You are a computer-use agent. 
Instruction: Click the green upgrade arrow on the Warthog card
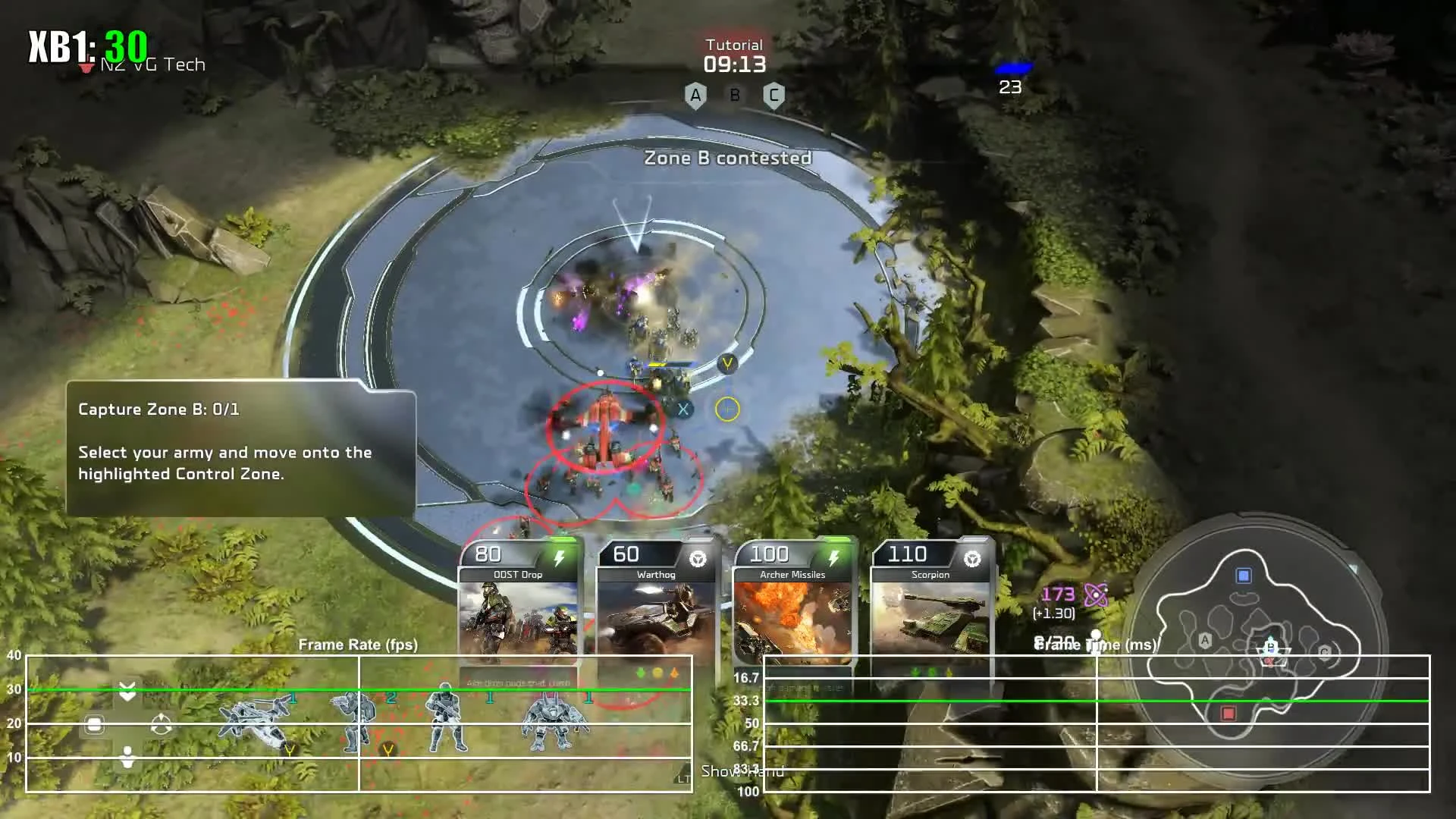[640, 672]
